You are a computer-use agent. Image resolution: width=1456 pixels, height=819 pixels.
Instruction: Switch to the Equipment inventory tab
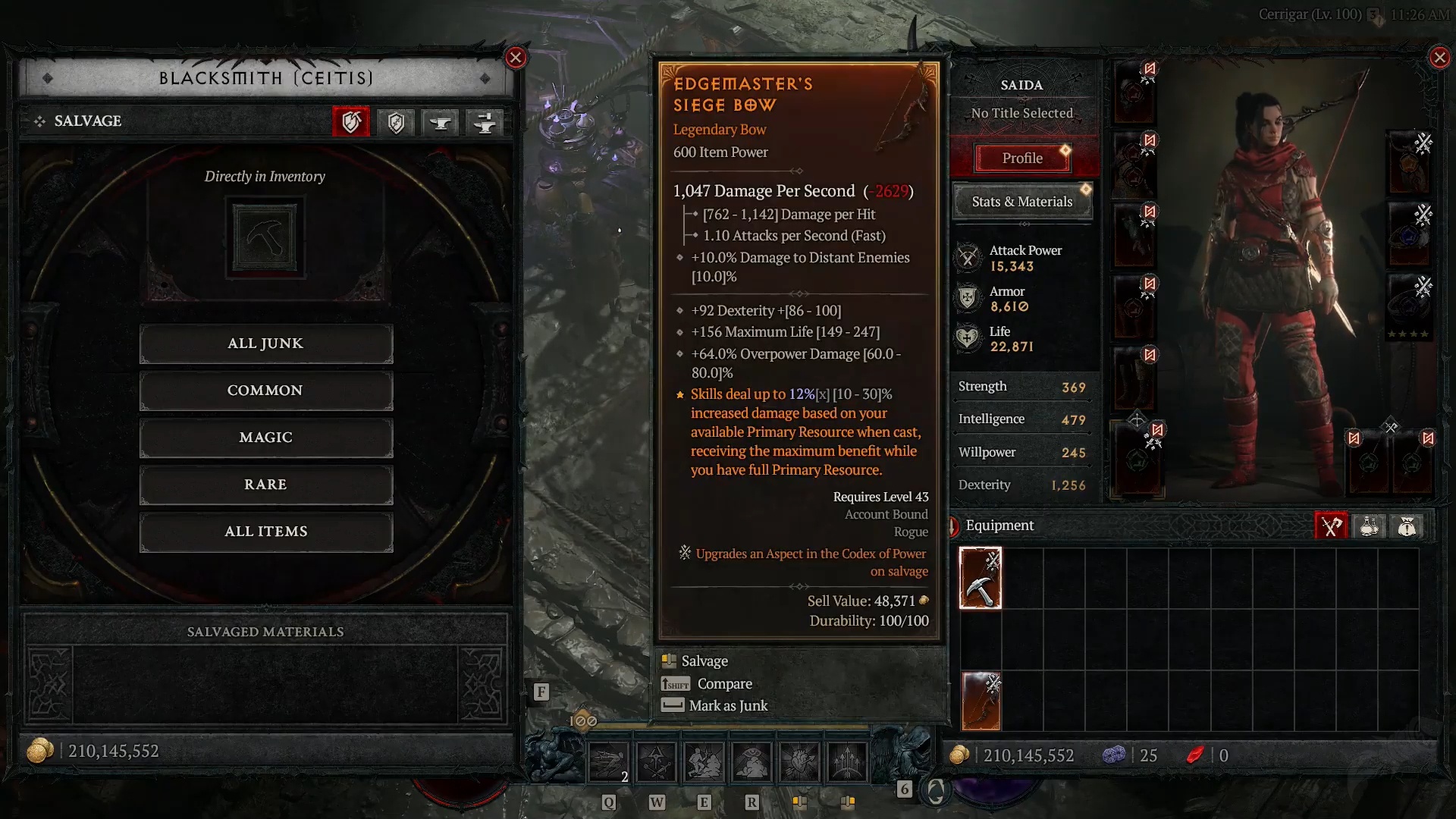[1331, 526]
